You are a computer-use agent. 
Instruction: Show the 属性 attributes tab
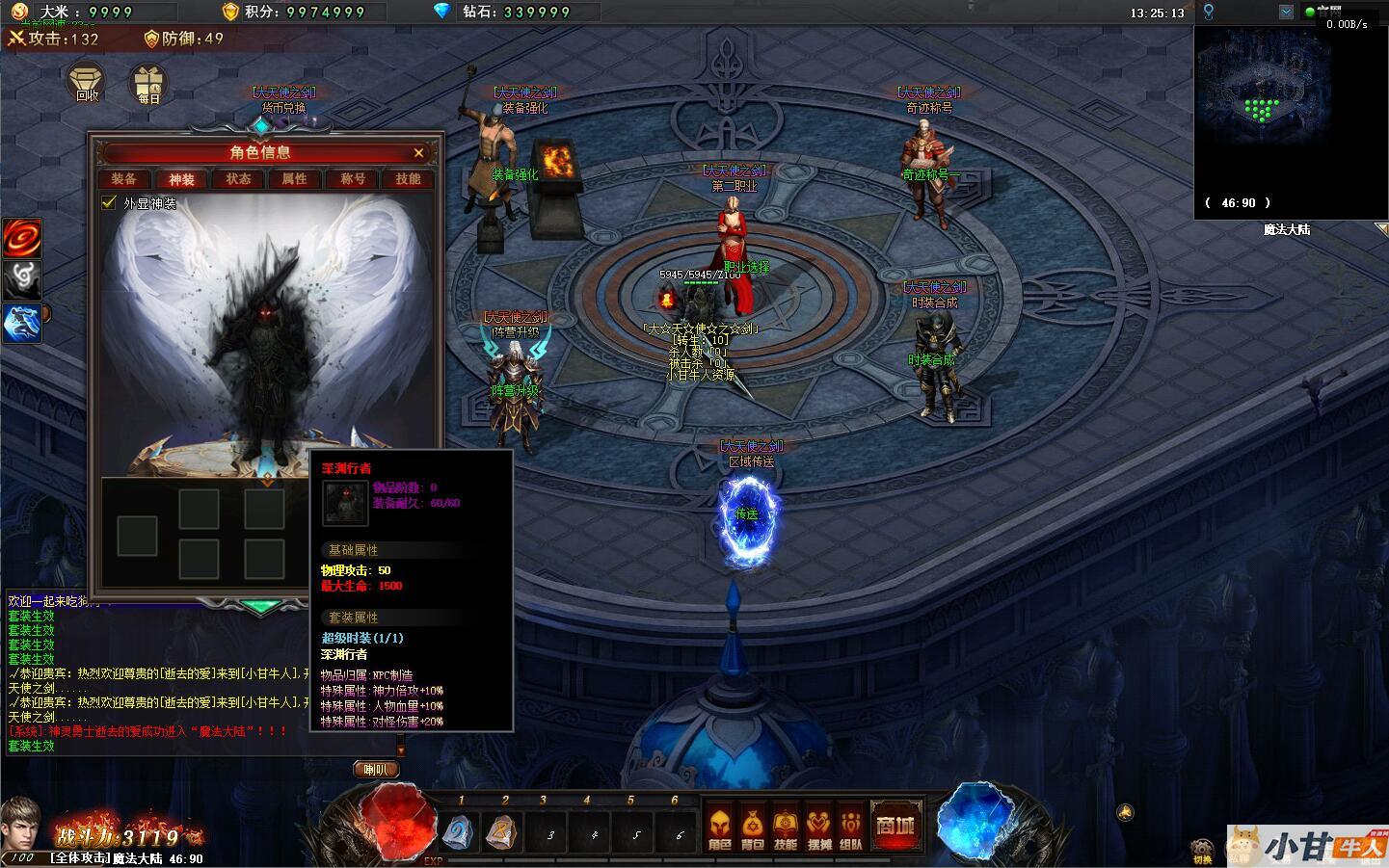pos(294,179)
